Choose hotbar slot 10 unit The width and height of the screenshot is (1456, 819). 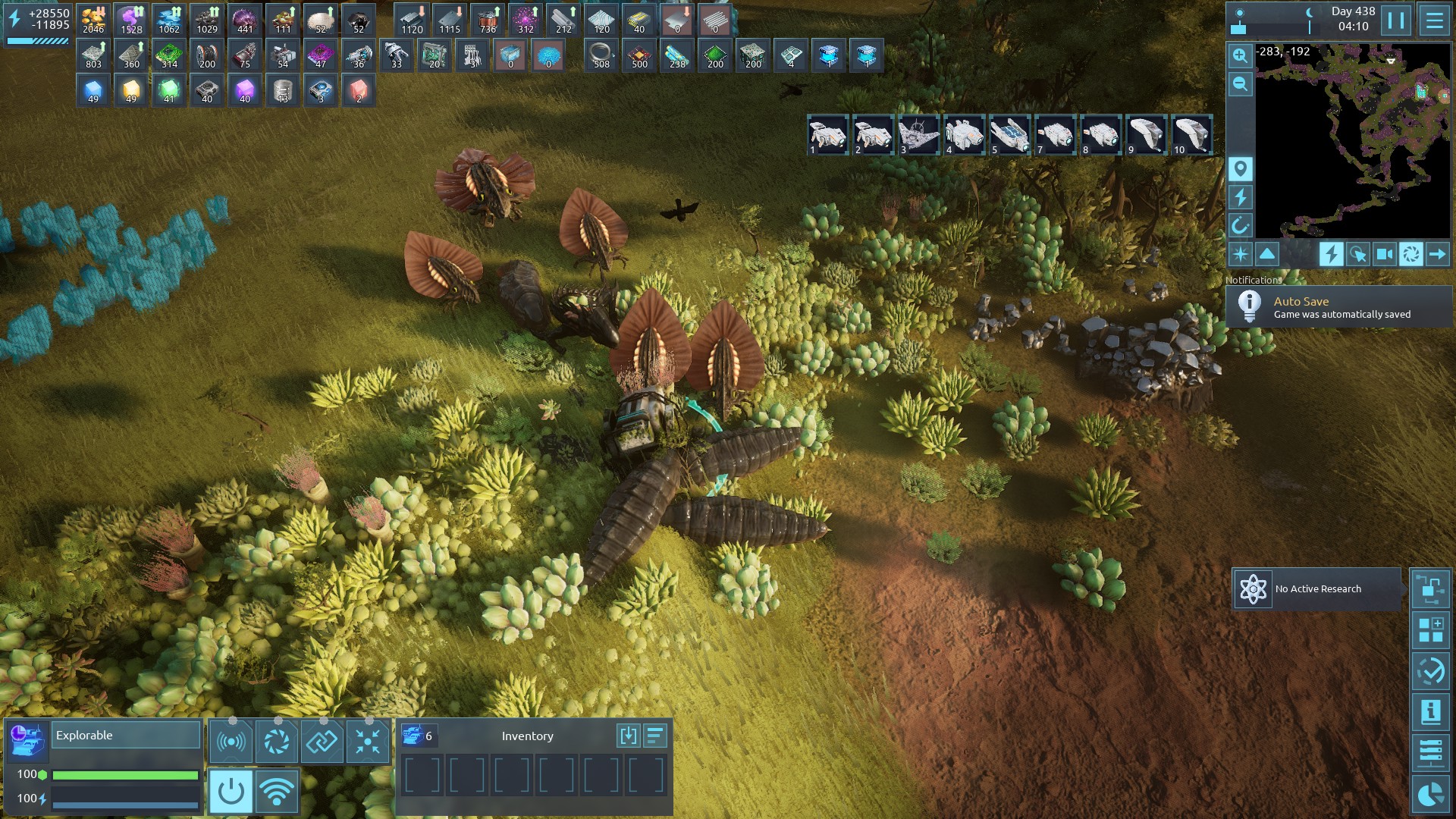coord(1191,135)
